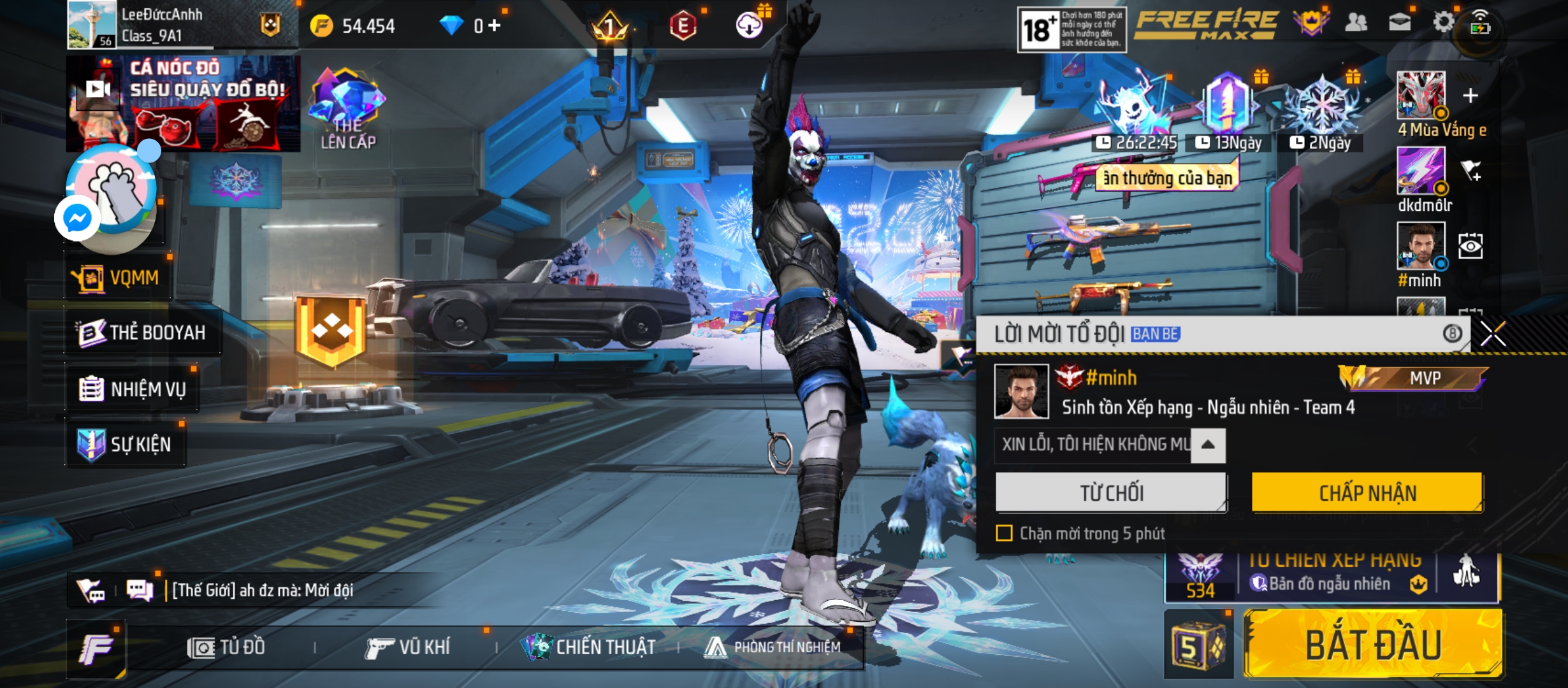
Task: Enter the PHÒNG THÍ NGHIỆM lab
Action: pyautogui.click(x=773, y=648)
